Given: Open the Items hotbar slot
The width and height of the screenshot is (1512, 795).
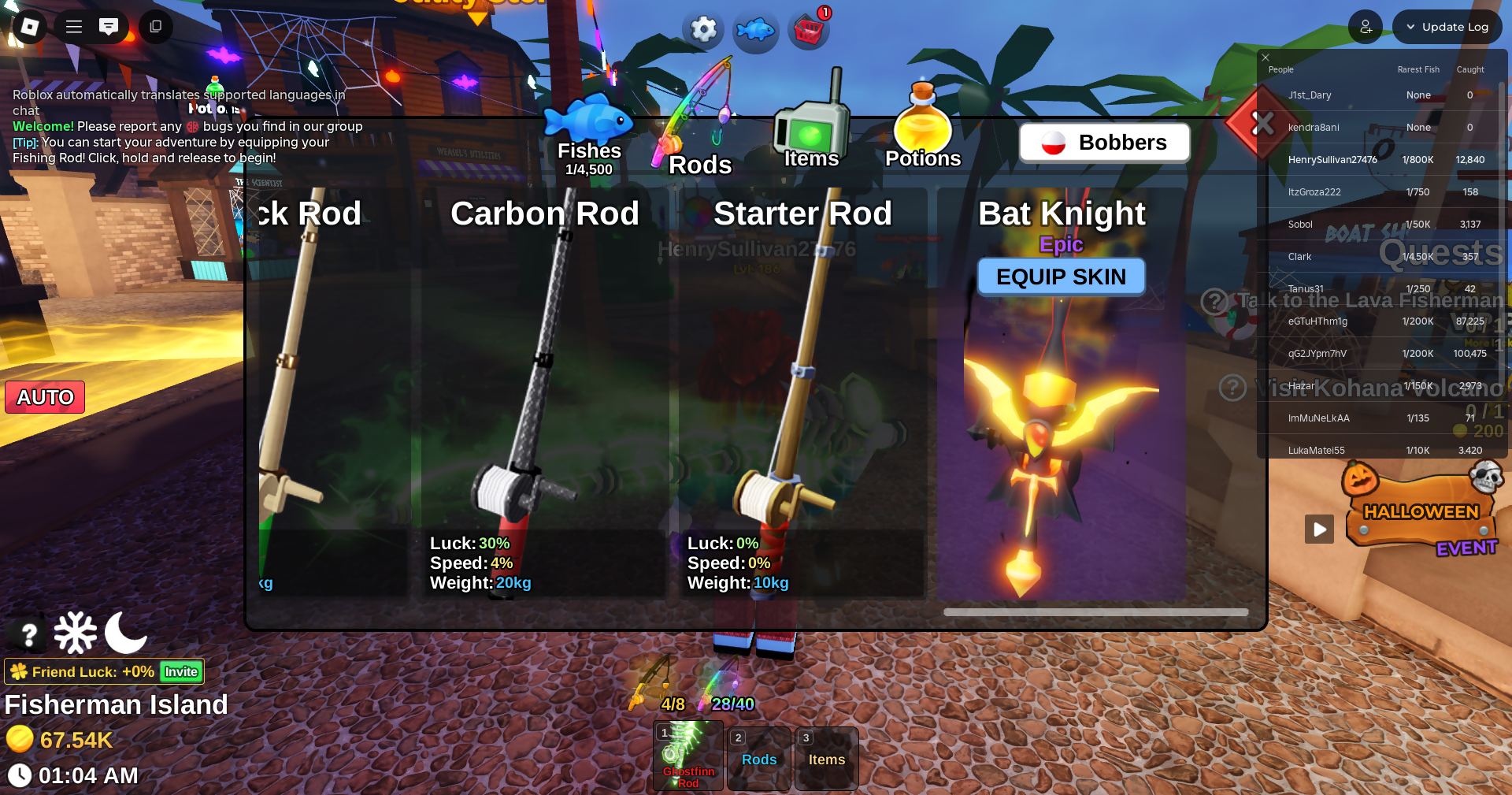Looking at the screenshot, I should [x=826, y=759].
